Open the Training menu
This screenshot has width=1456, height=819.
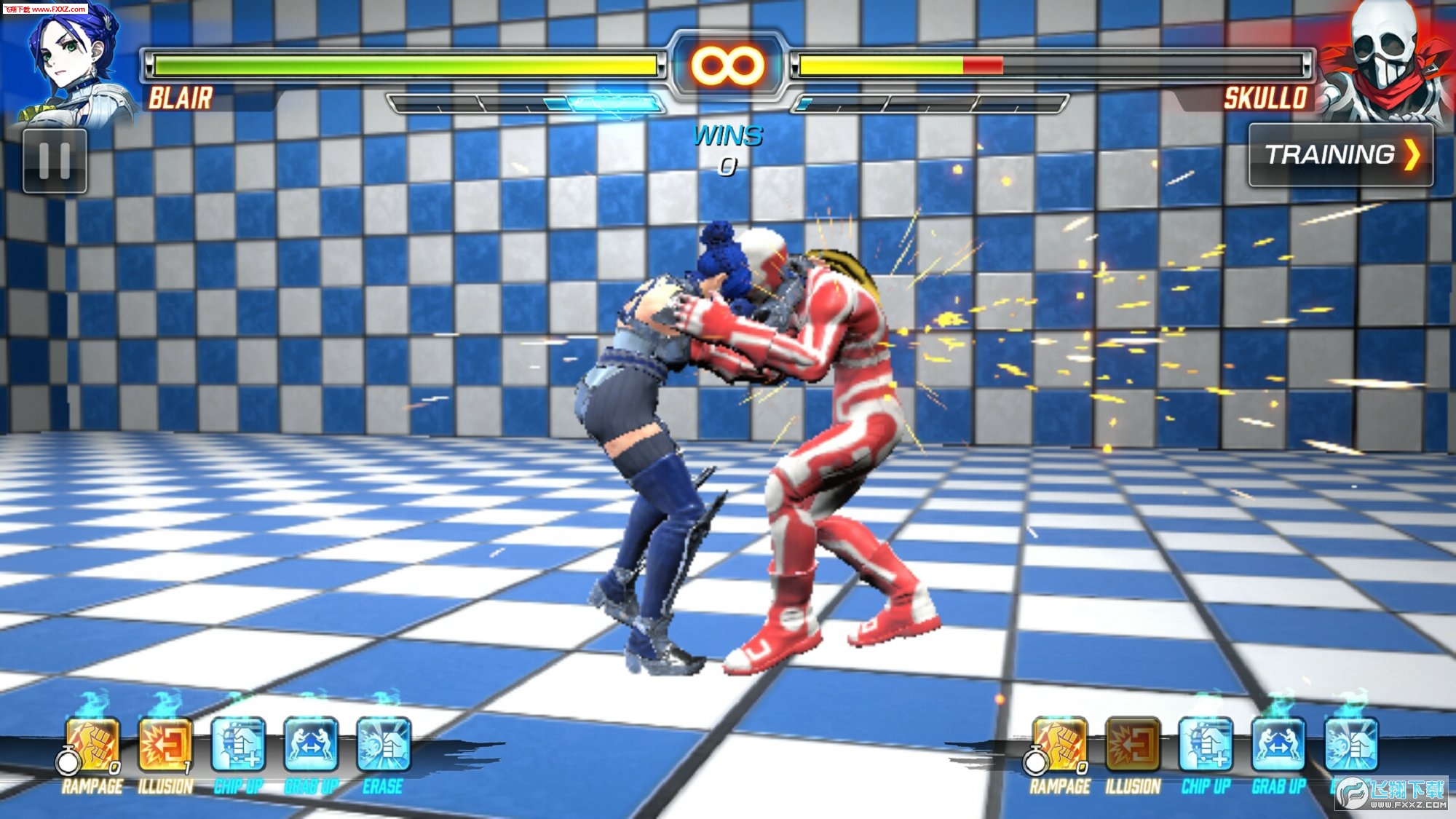coord(1340,155)
